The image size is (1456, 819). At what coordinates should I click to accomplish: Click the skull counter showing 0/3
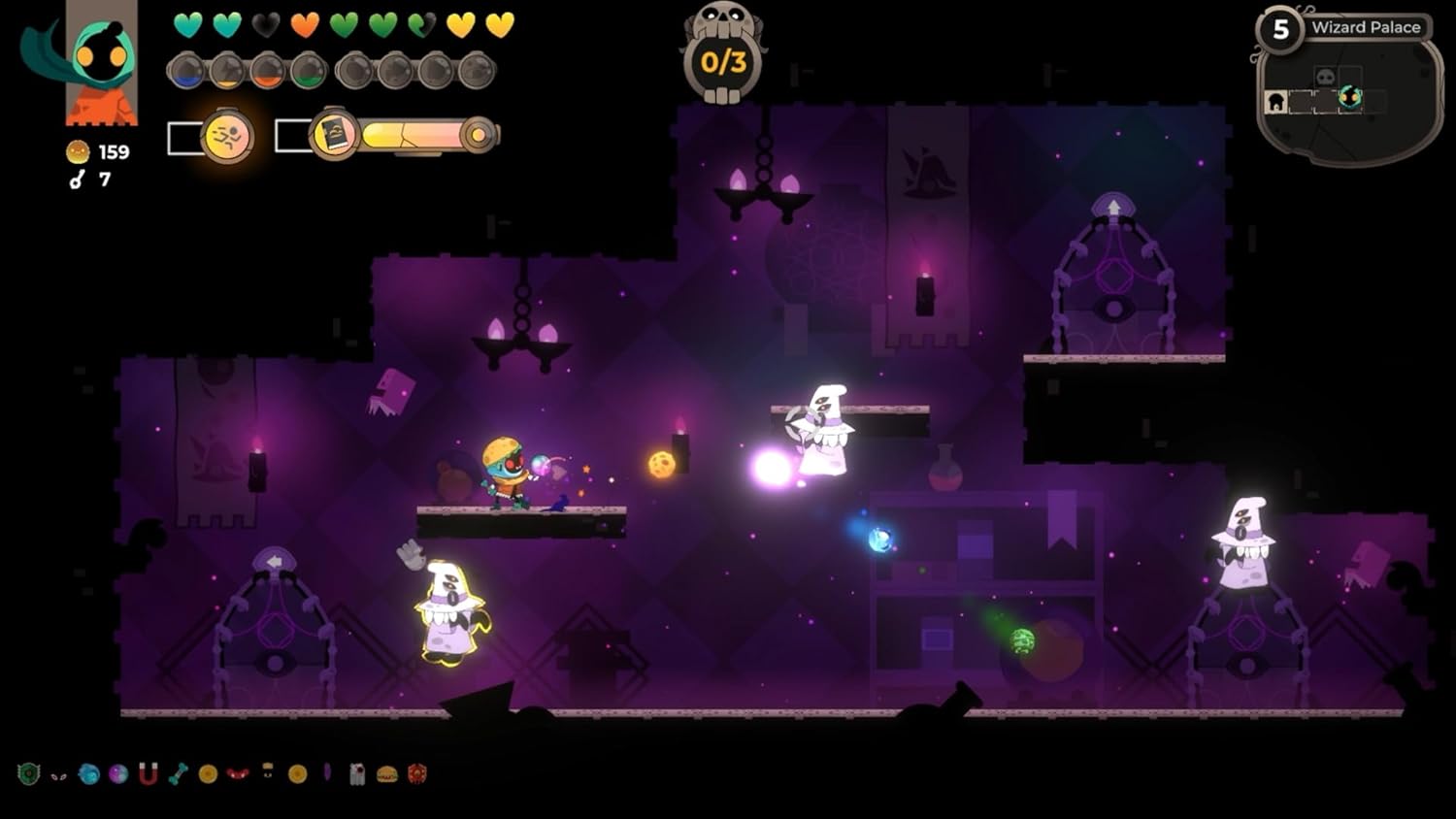click(723, 58)
